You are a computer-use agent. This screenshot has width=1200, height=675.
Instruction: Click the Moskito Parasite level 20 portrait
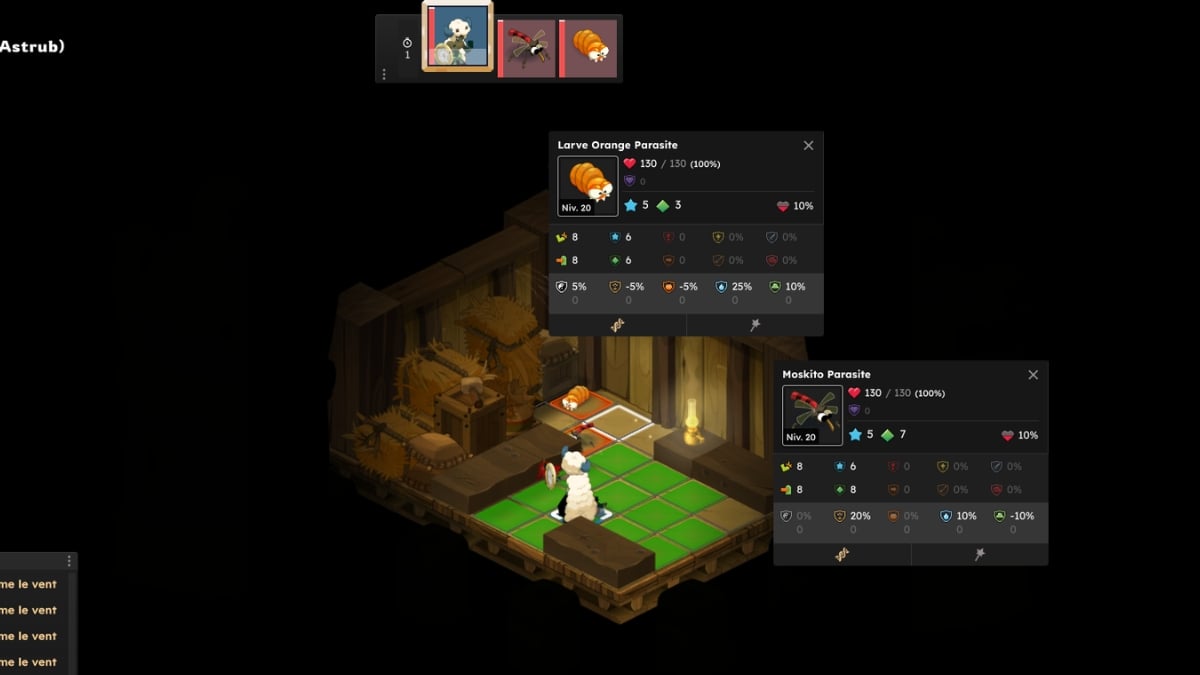812,415
